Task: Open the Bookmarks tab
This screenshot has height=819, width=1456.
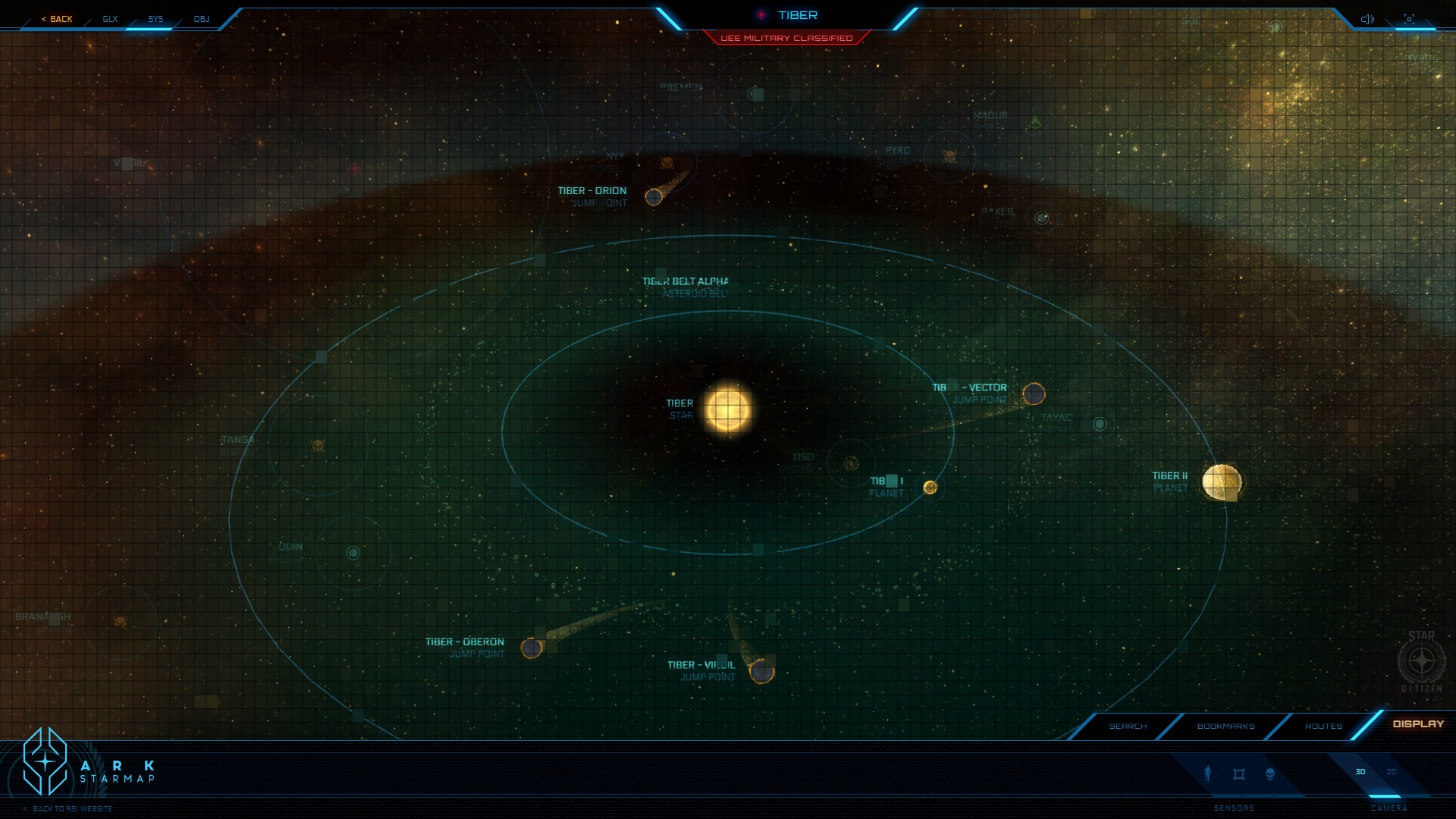Action: pos(1225,726)
